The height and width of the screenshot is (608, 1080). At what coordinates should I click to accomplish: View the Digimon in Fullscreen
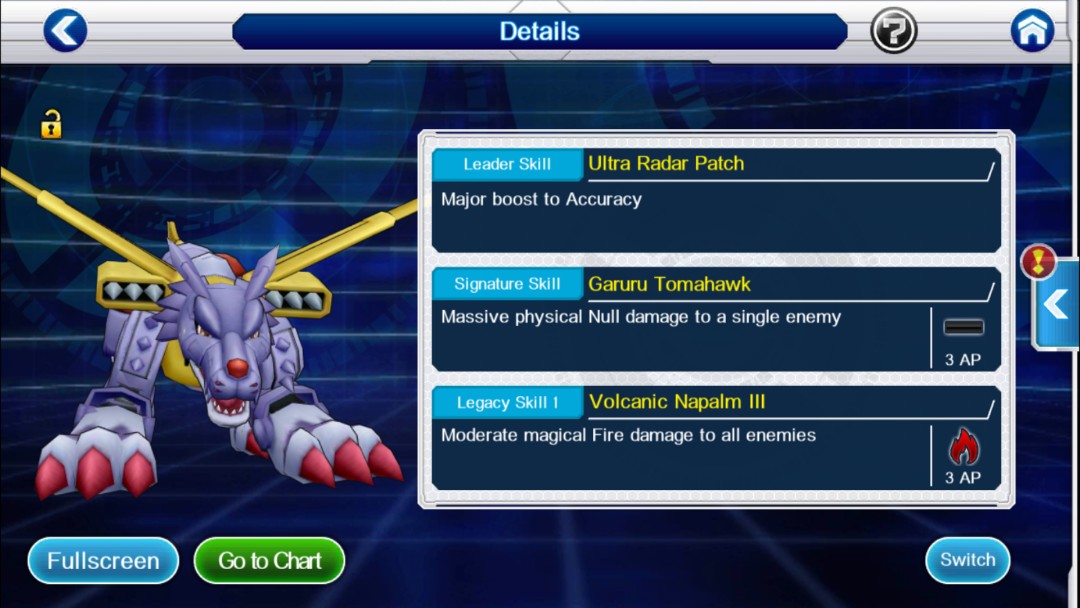click(103, 561)
